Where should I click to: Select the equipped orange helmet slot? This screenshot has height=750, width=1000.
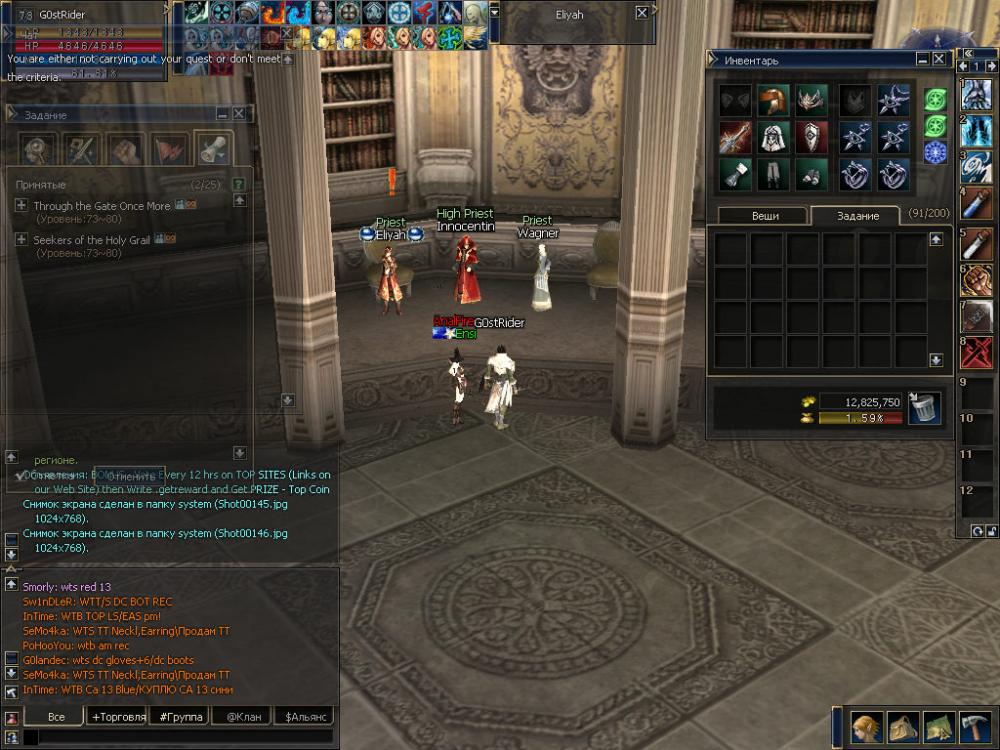772,100
